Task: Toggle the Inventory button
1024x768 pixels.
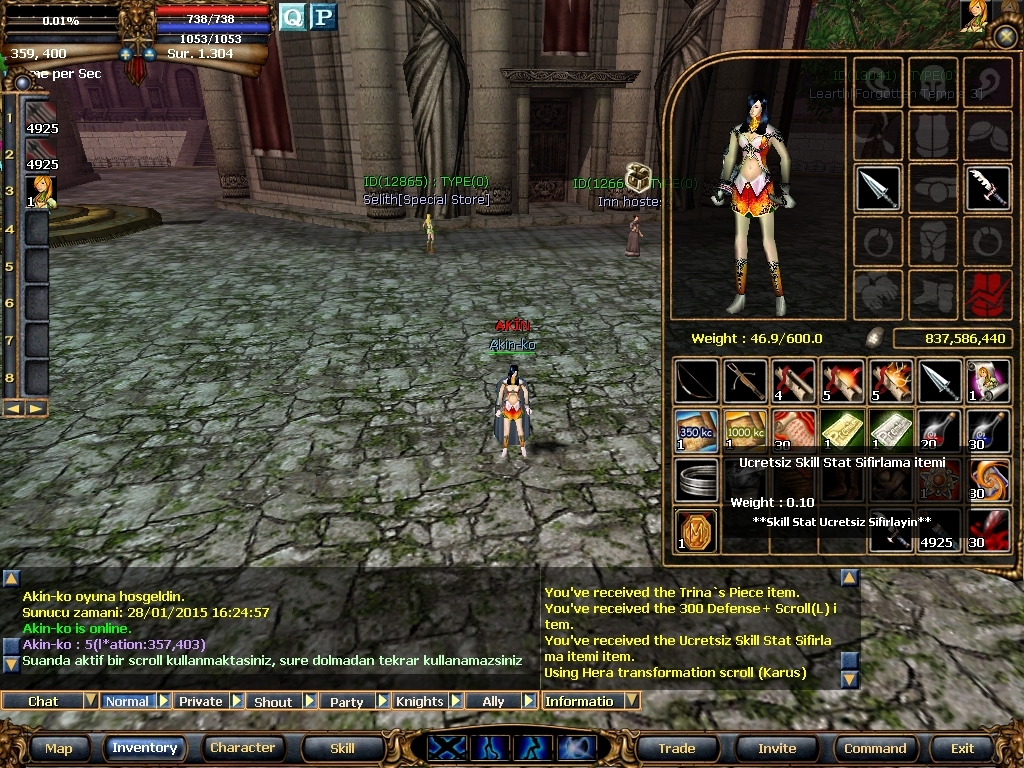Action: coord(144,748)
